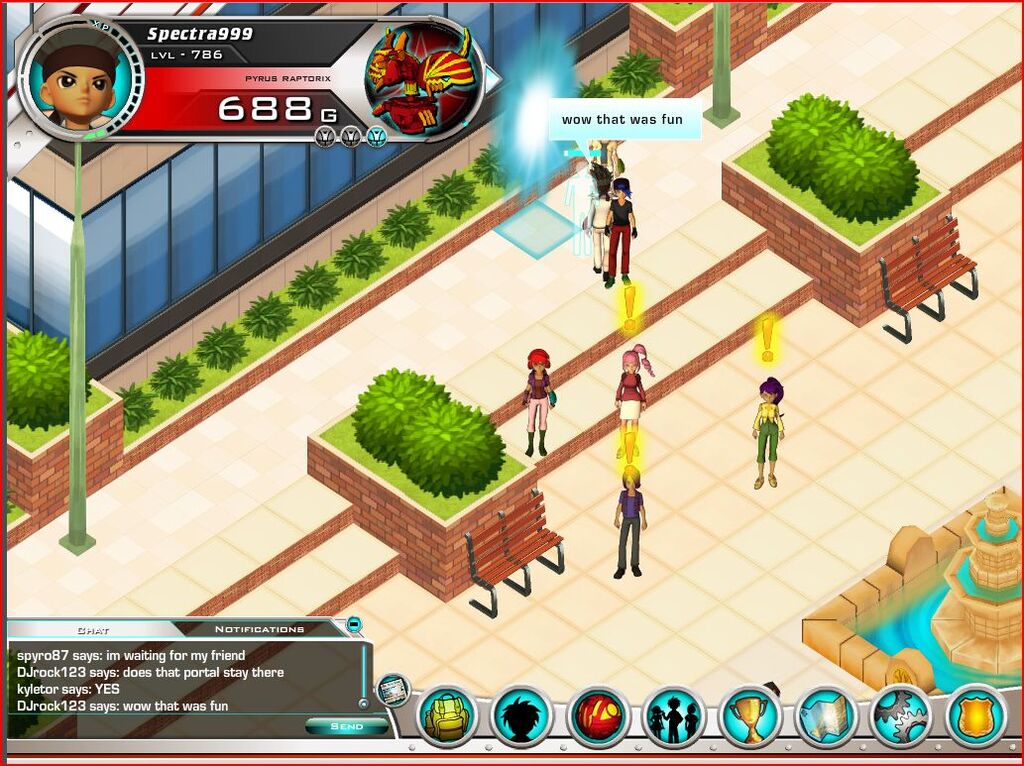This screenshot has width=1024, height=766.
Task: Select the red Bakugan ball icon
Action: 597,716
